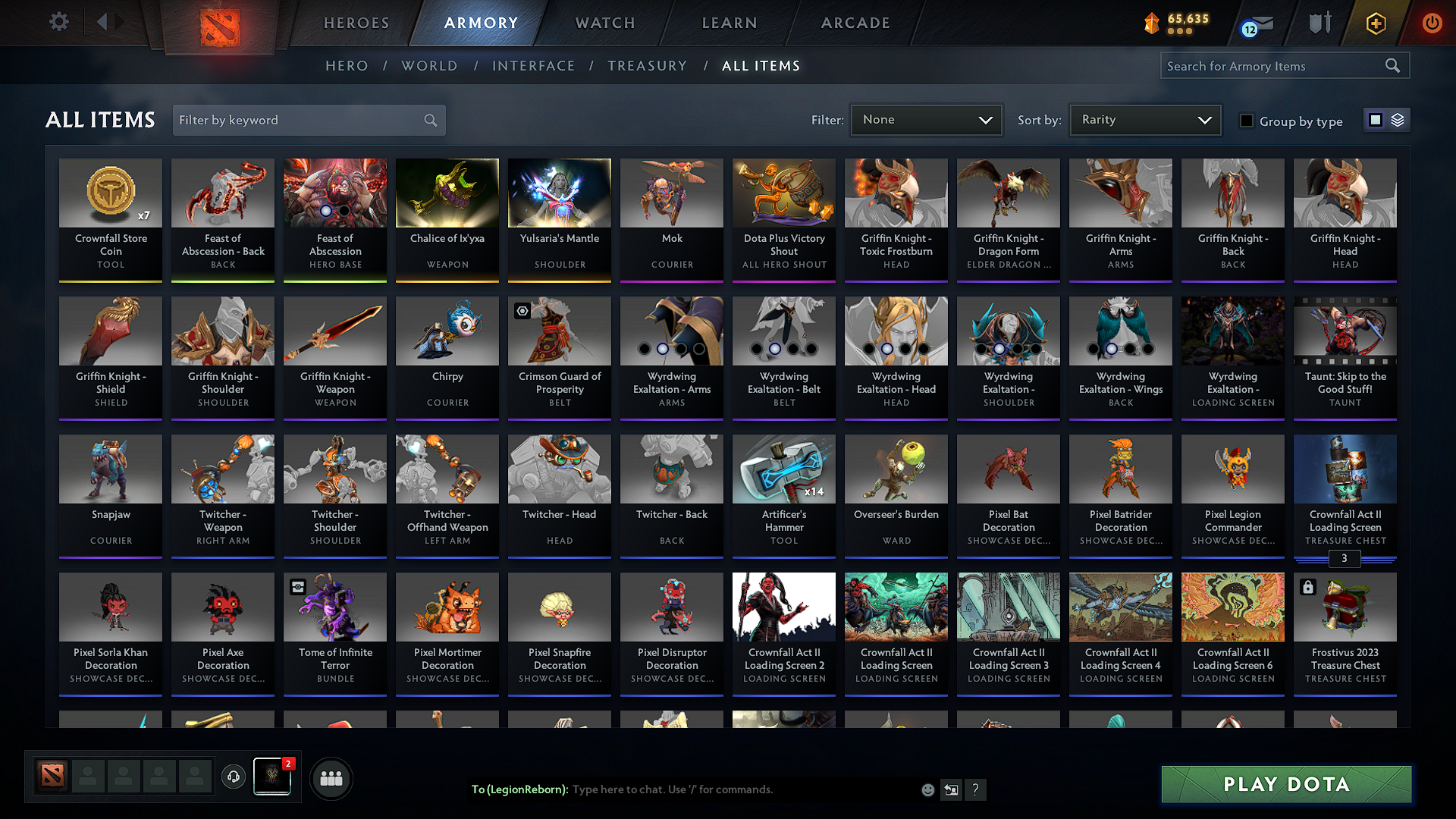
Task: Select the grid view toggle button
Action: pyautogui.click(x=1377, y=120)
